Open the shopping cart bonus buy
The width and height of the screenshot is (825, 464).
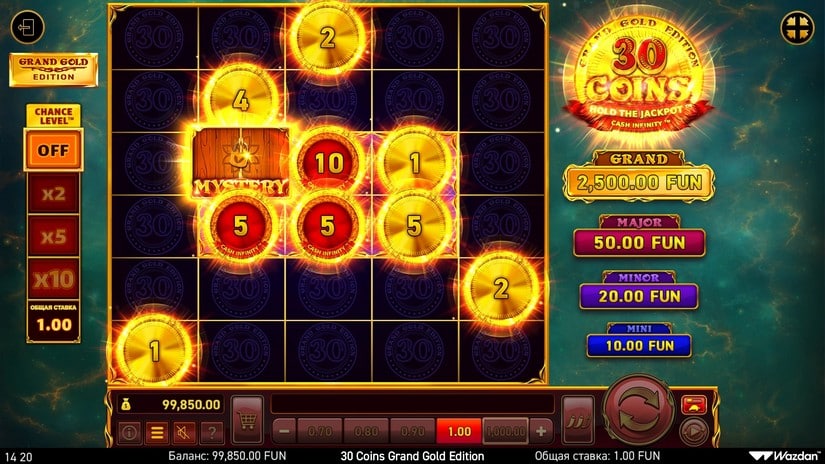(247, 416)
